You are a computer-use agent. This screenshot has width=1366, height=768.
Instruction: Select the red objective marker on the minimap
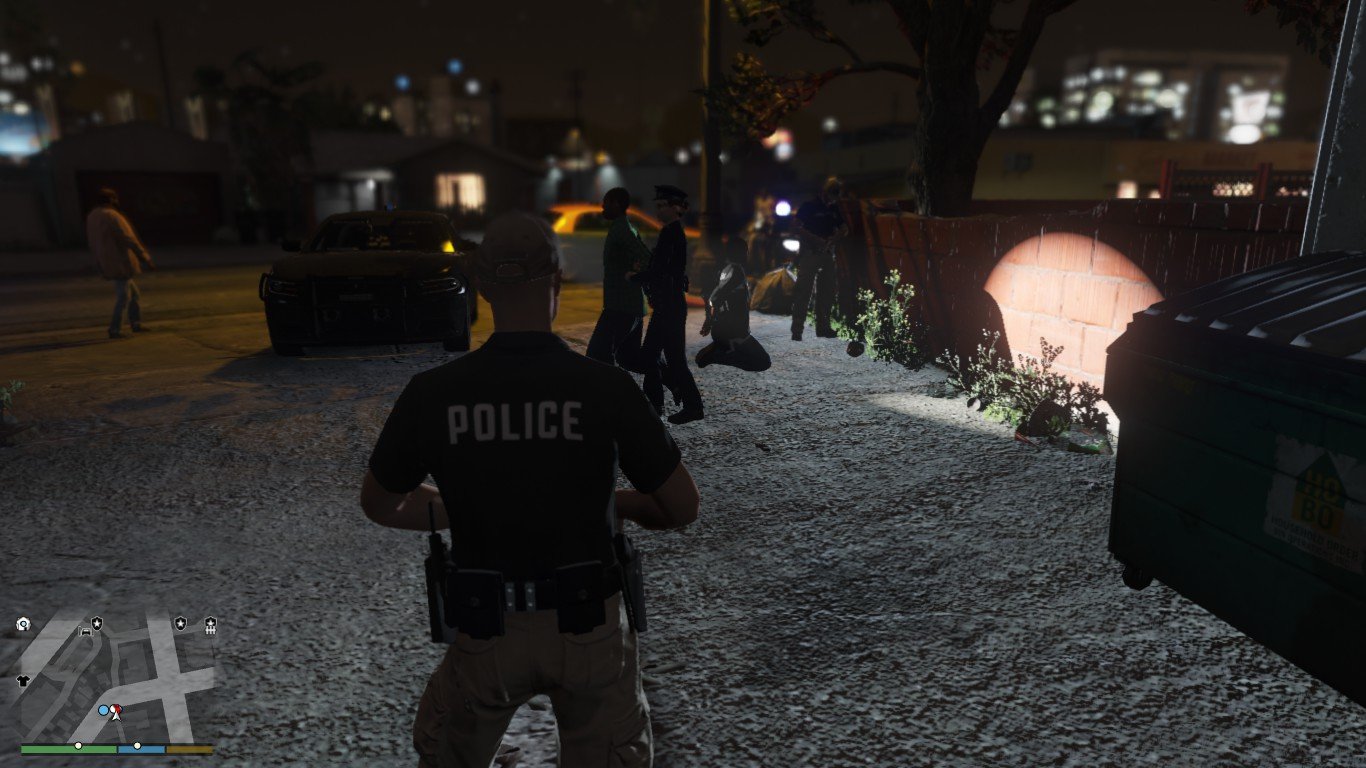(x=117, y=708)
